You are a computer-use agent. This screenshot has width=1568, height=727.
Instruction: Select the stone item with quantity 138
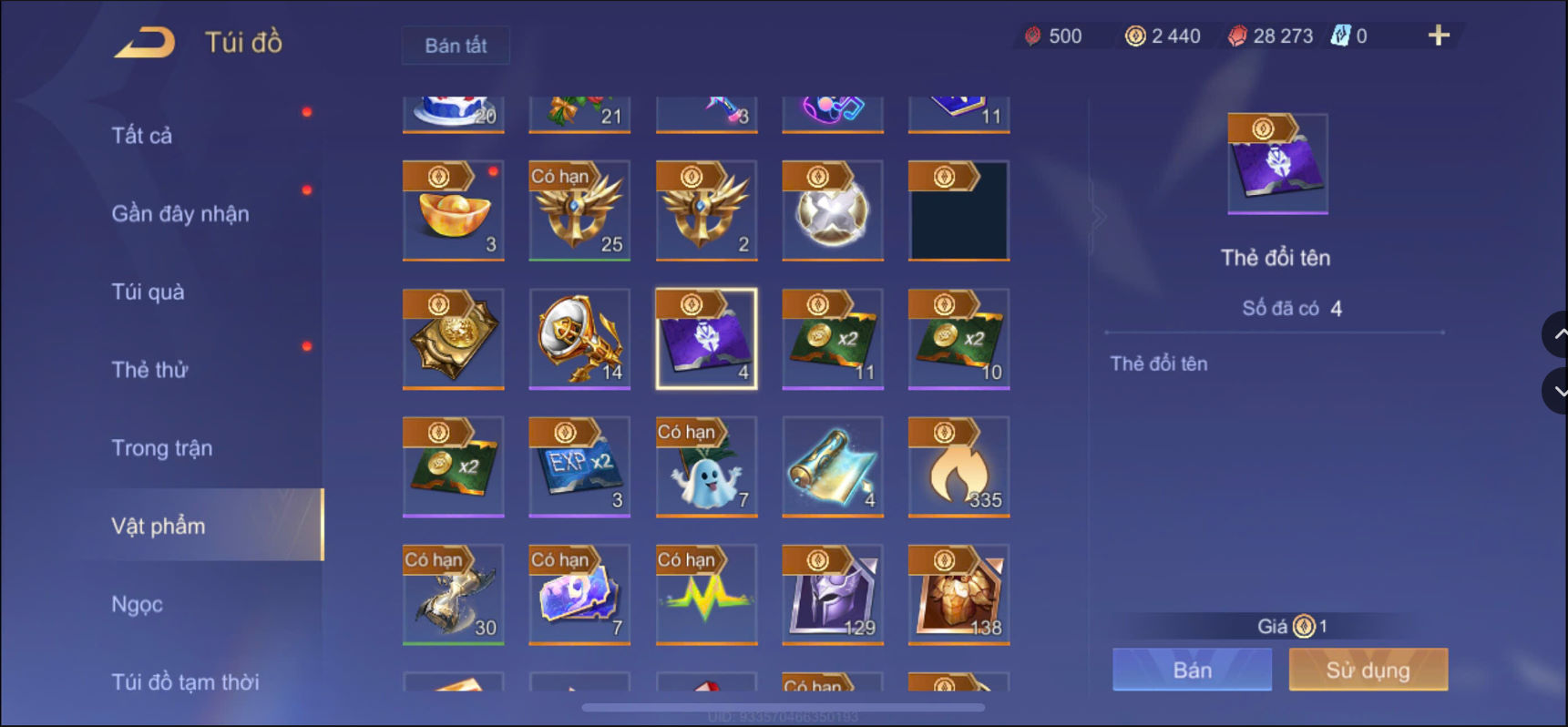tap(958, 594)
